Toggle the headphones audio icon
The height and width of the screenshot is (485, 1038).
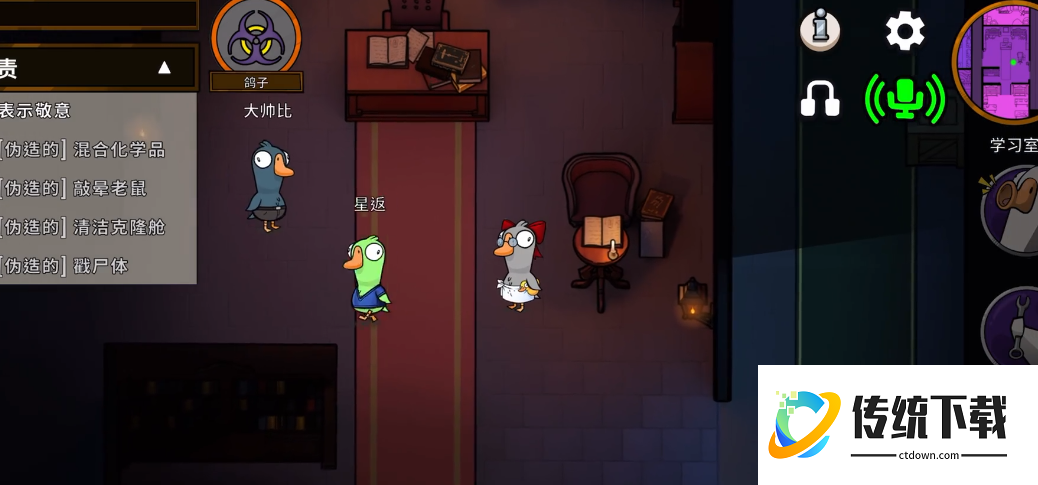[820, 98]
